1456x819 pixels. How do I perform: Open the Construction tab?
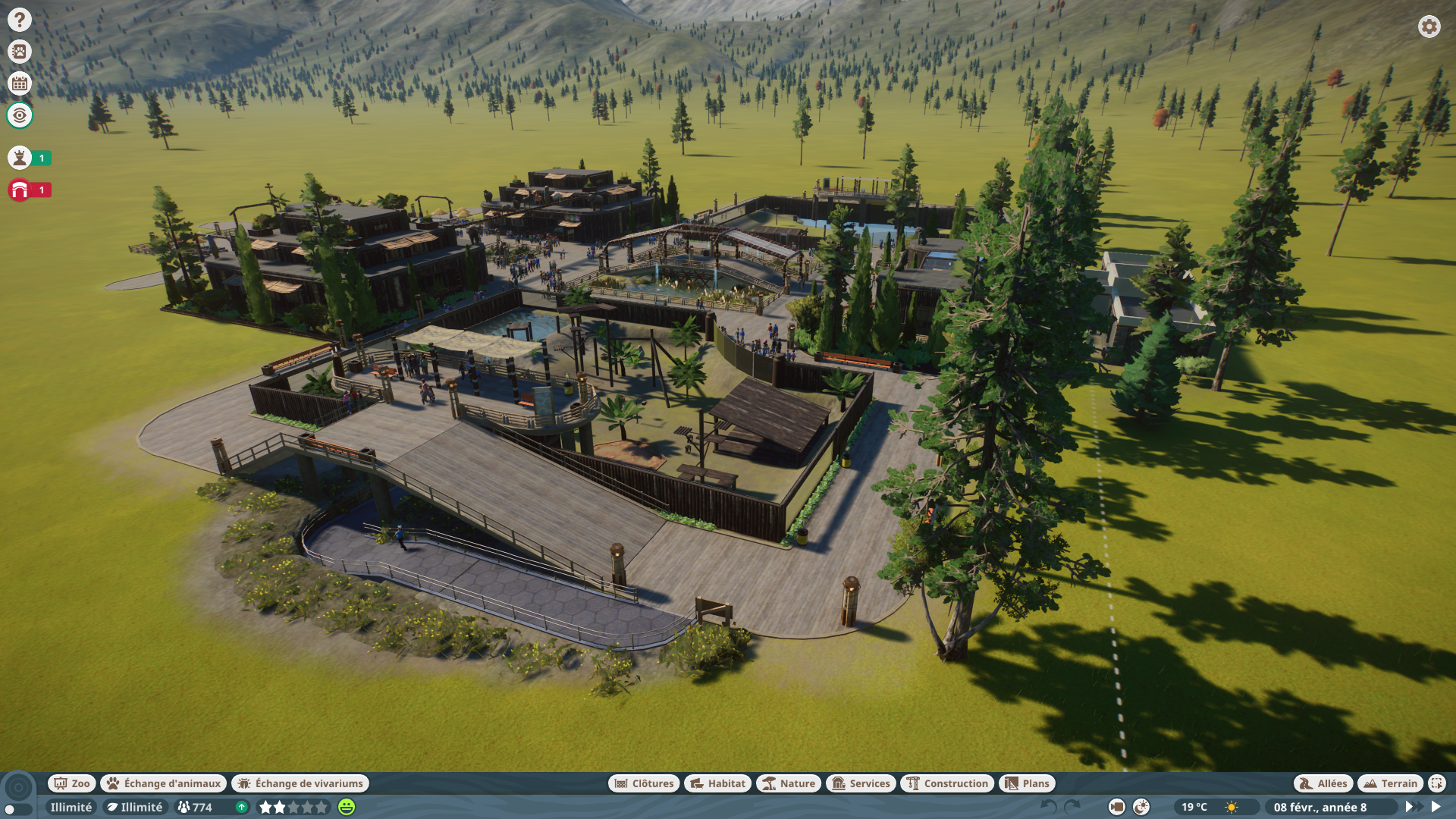(948, 783)
